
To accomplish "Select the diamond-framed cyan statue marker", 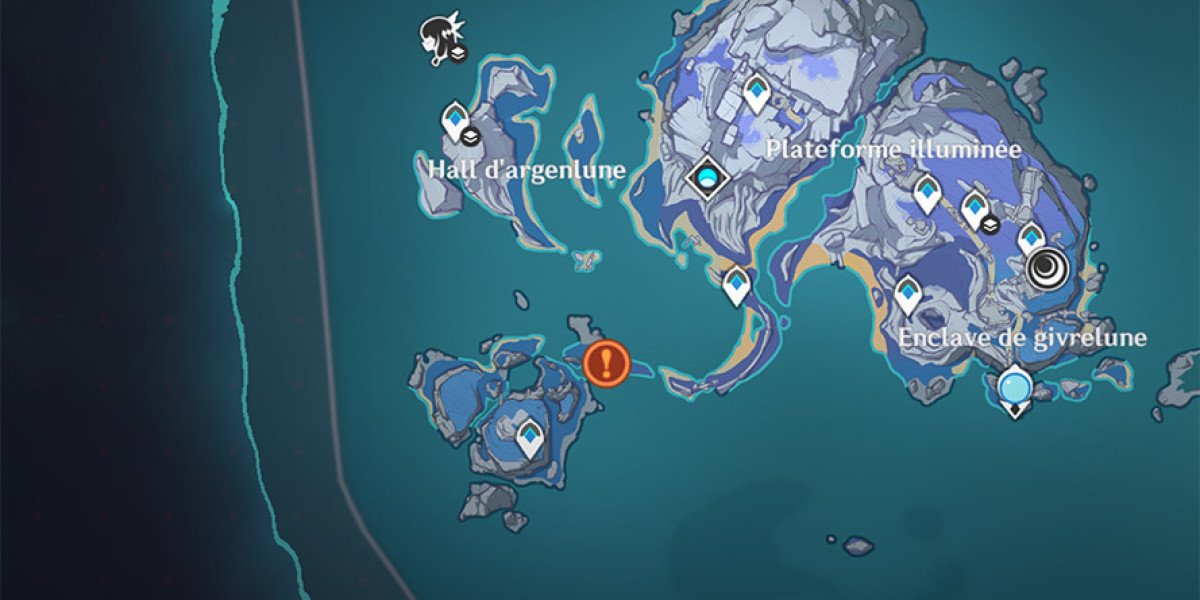I will [x=708, y=178].
